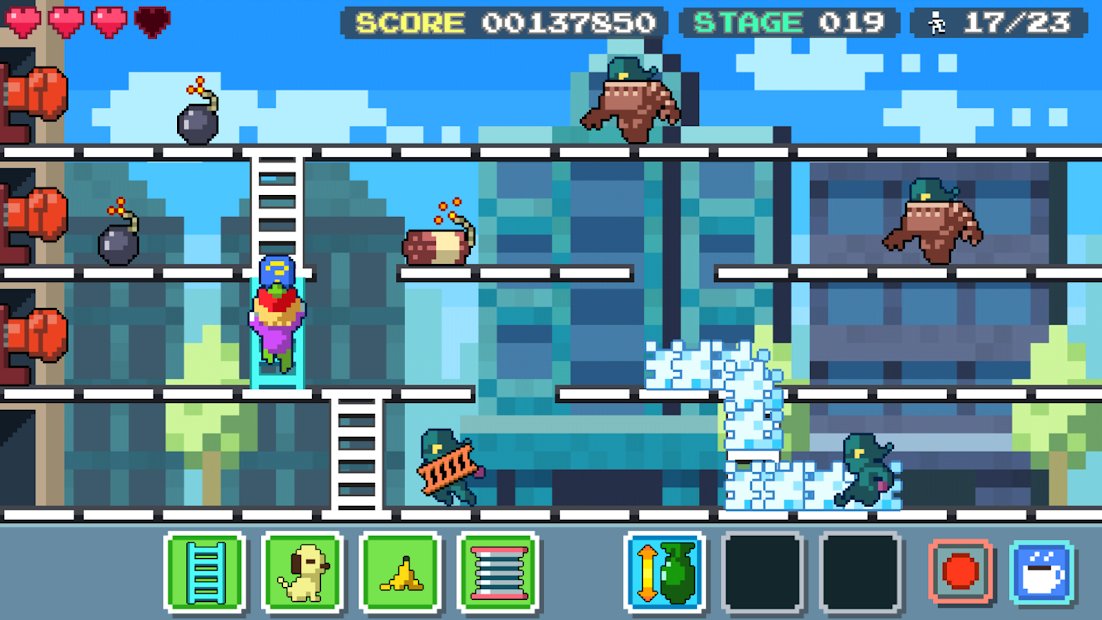The height and width of the screenshot is (620, 1102).
Task: Select the spring trampoline item
Action: [x=498, y=572]
